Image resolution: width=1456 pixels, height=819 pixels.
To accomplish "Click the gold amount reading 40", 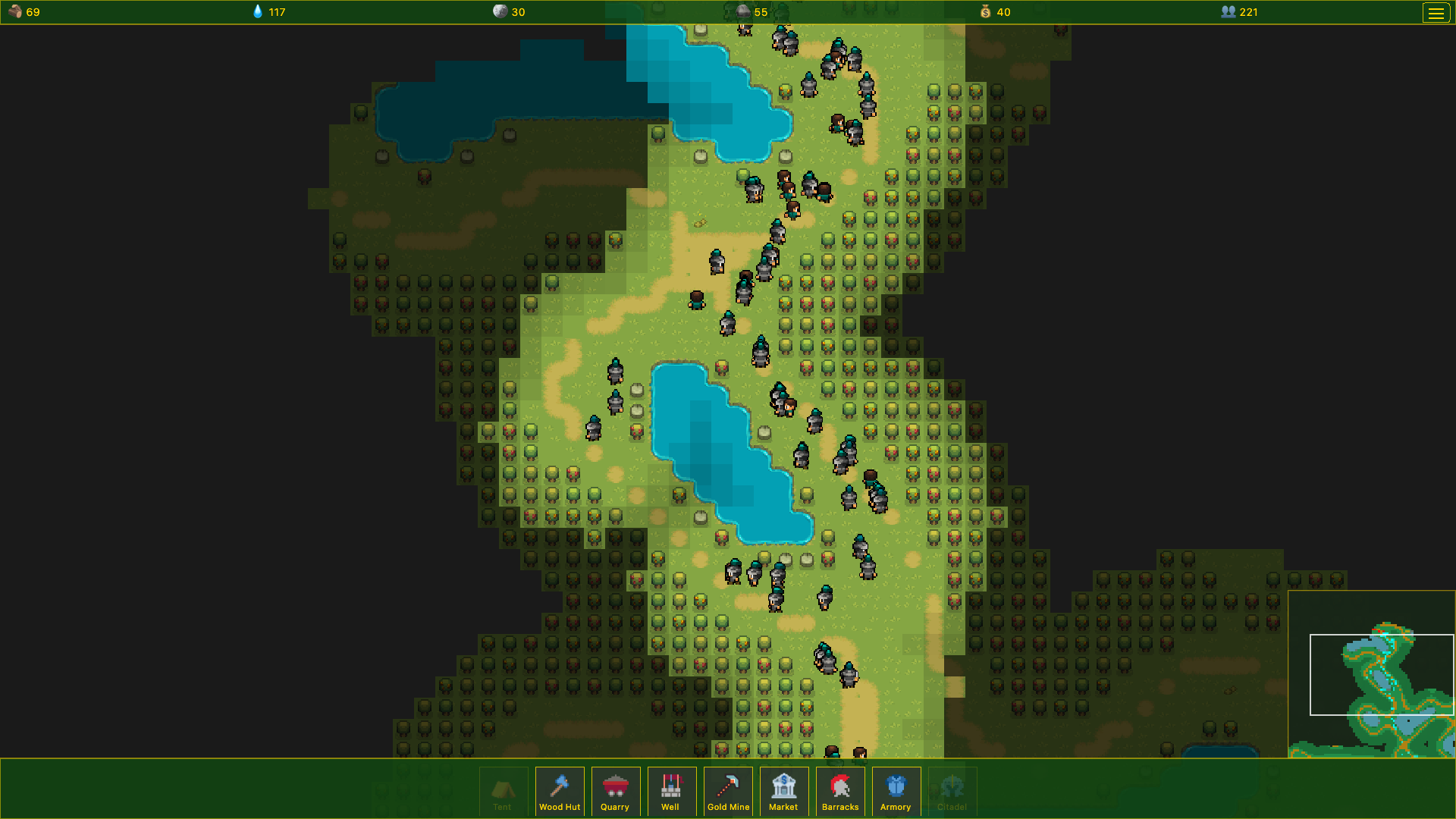I will [1005, 12].
